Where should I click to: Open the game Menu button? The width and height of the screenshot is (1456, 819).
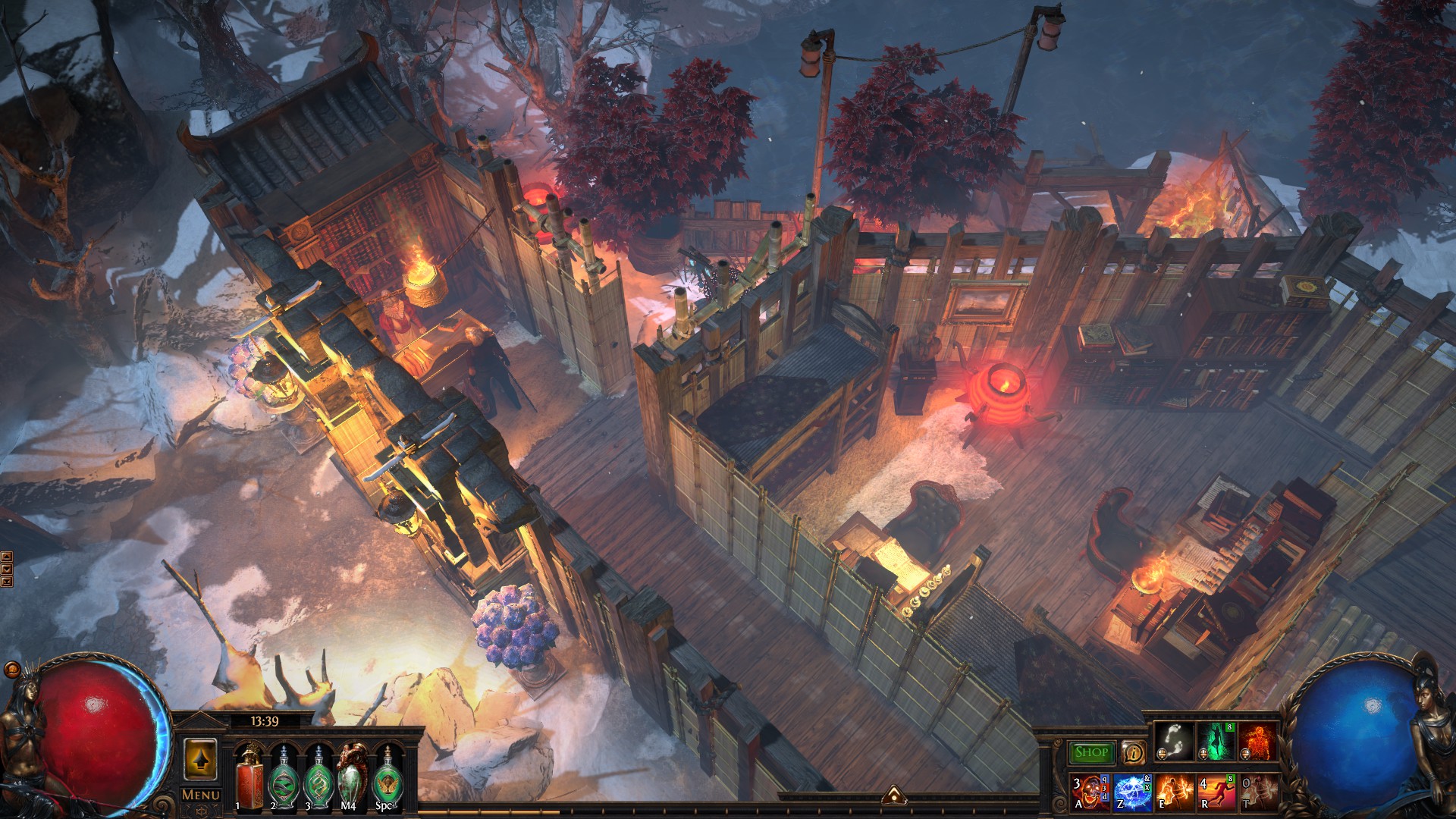pos(201,795)
